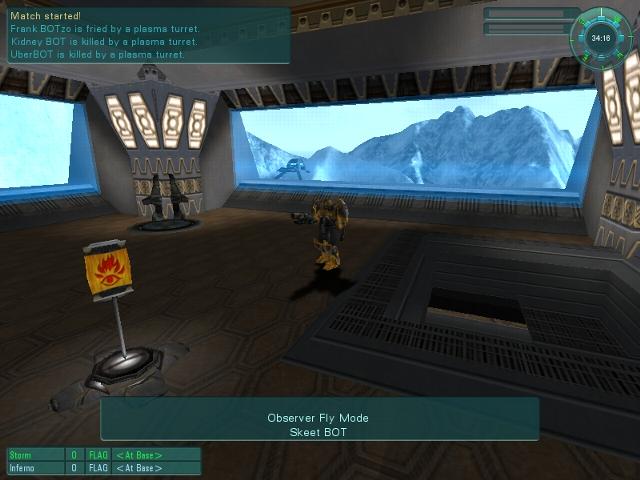Select the Storm team score row
640x480 pixels.
coord(104,455)
